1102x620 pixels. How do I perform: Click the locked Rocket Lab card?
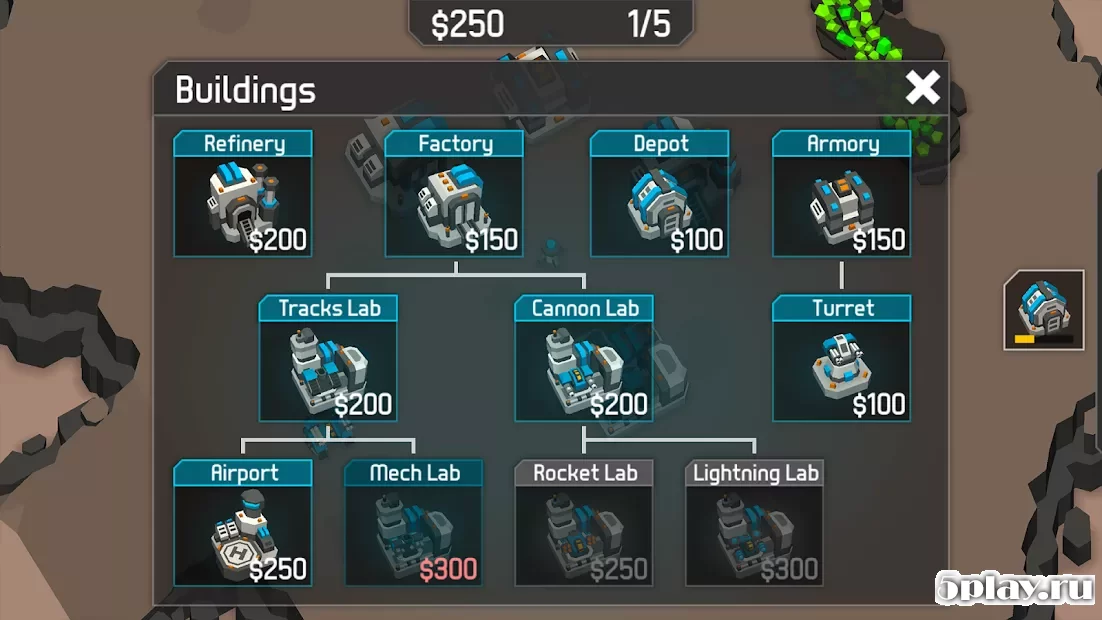coord(584,522)
